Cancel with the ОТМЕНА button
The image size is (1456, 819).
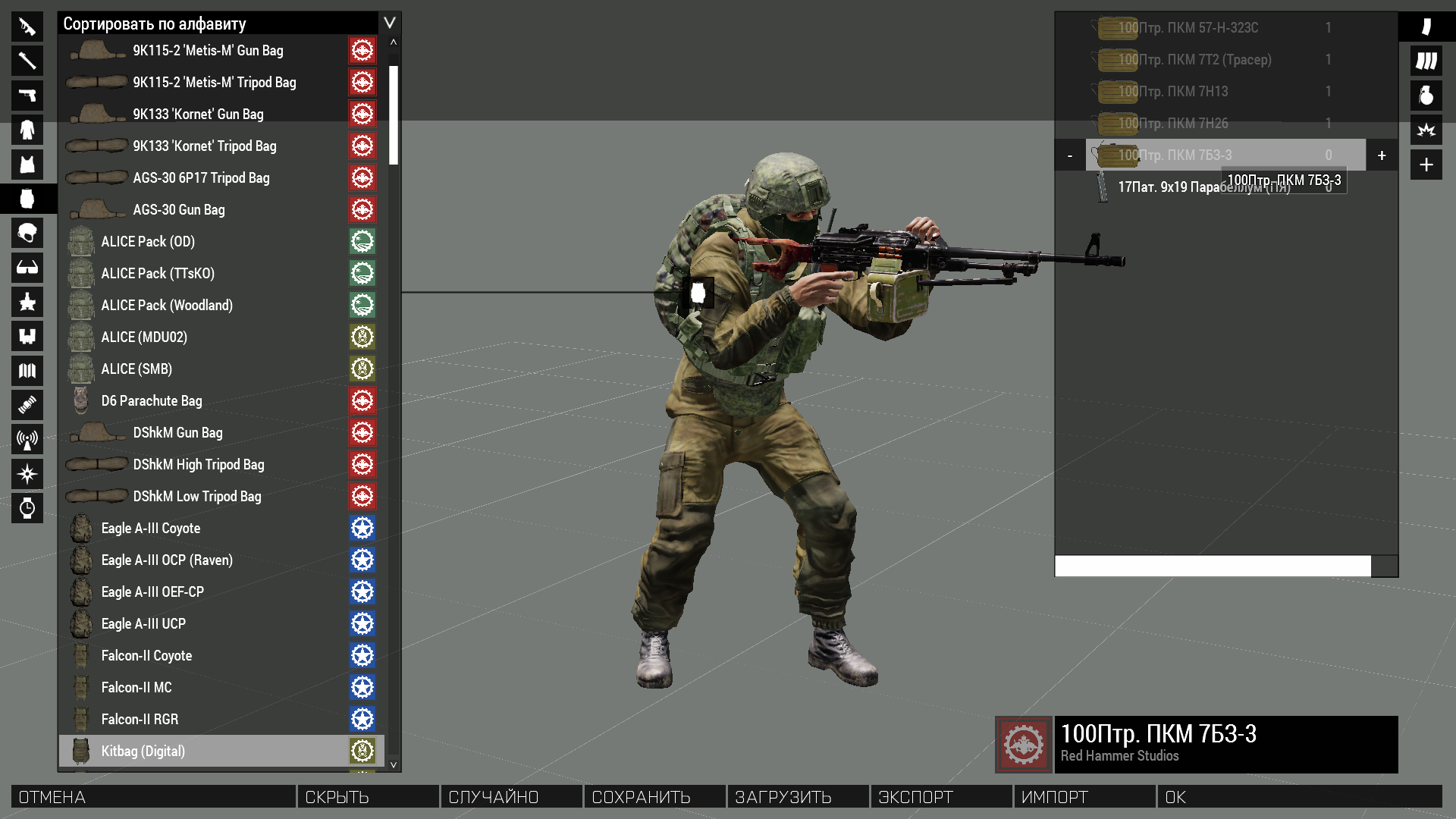coord(153,797)
